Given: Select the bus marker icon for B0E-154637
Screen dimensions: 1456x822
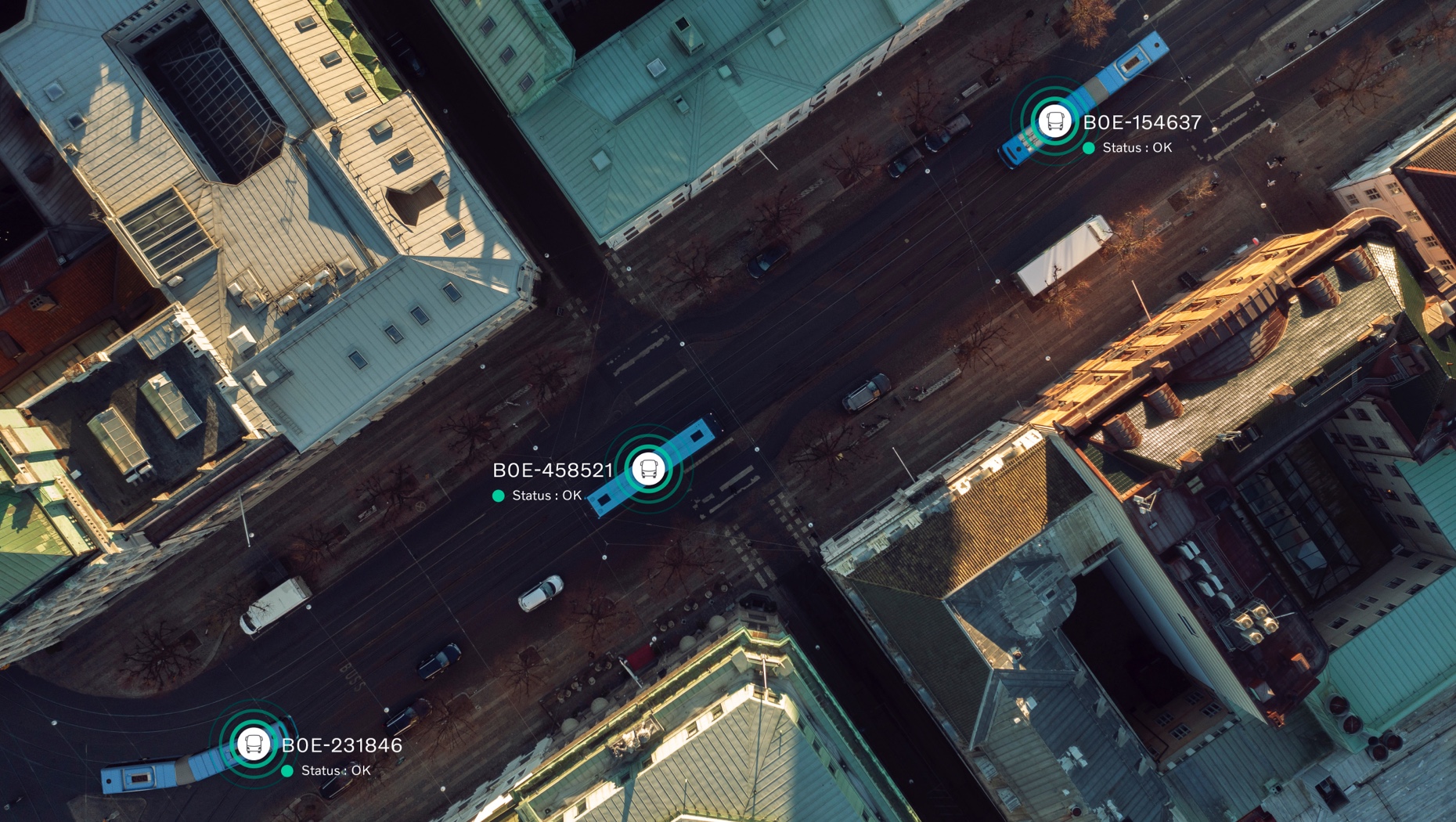Looking at the screenshot, I should pos(1054,121).
